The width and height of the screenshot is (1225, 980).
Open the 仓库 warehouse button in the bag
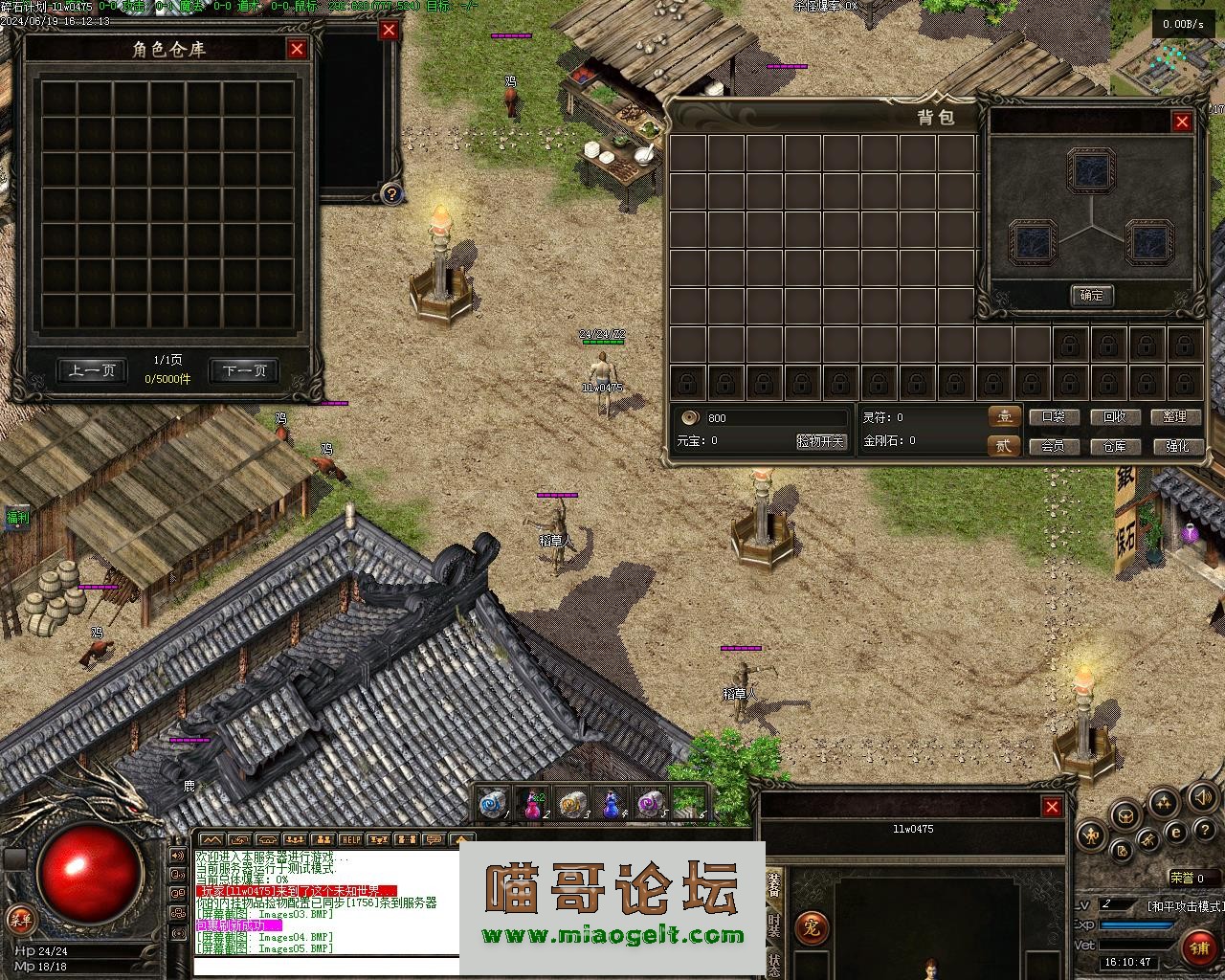point(1115,446)
